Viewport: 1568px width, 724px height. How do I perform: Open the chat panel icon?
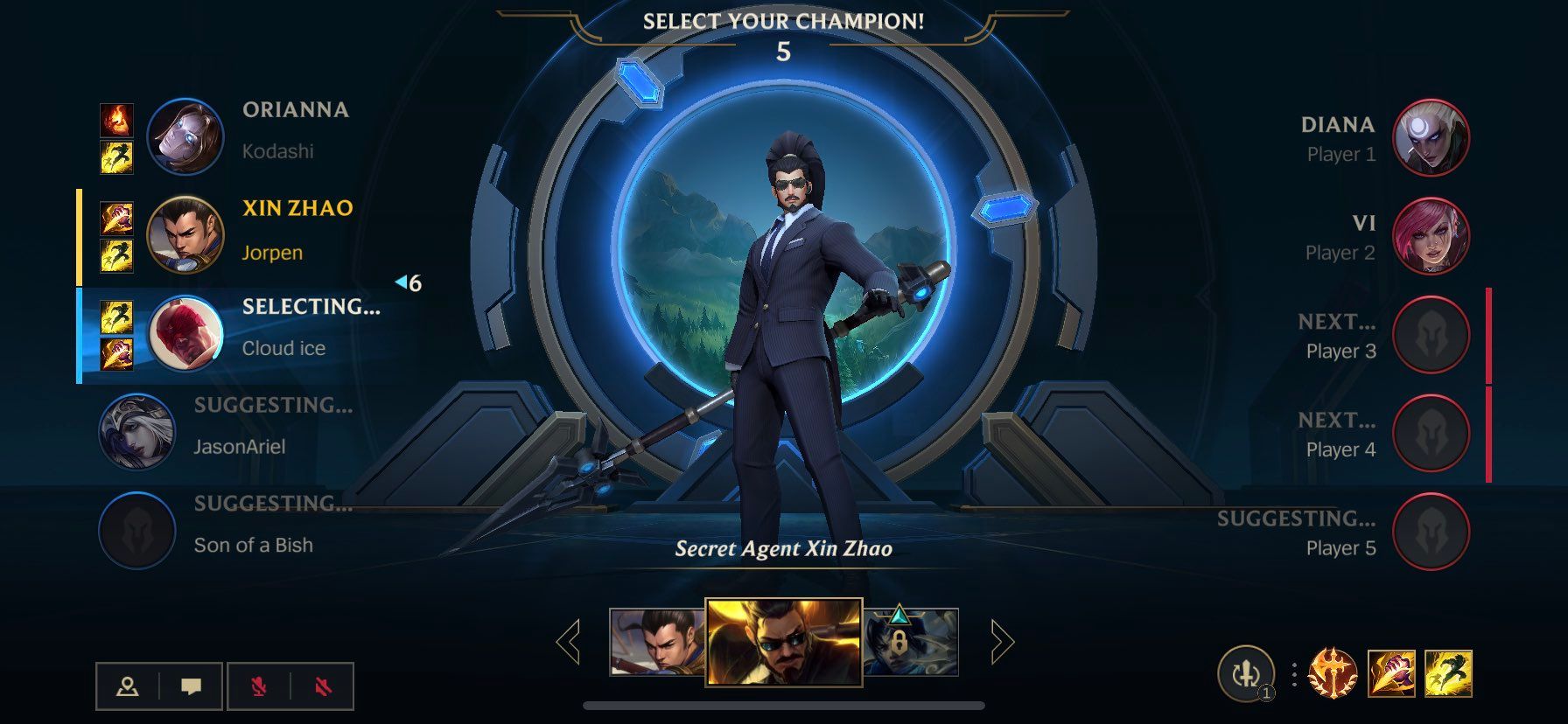pos(193,687)
